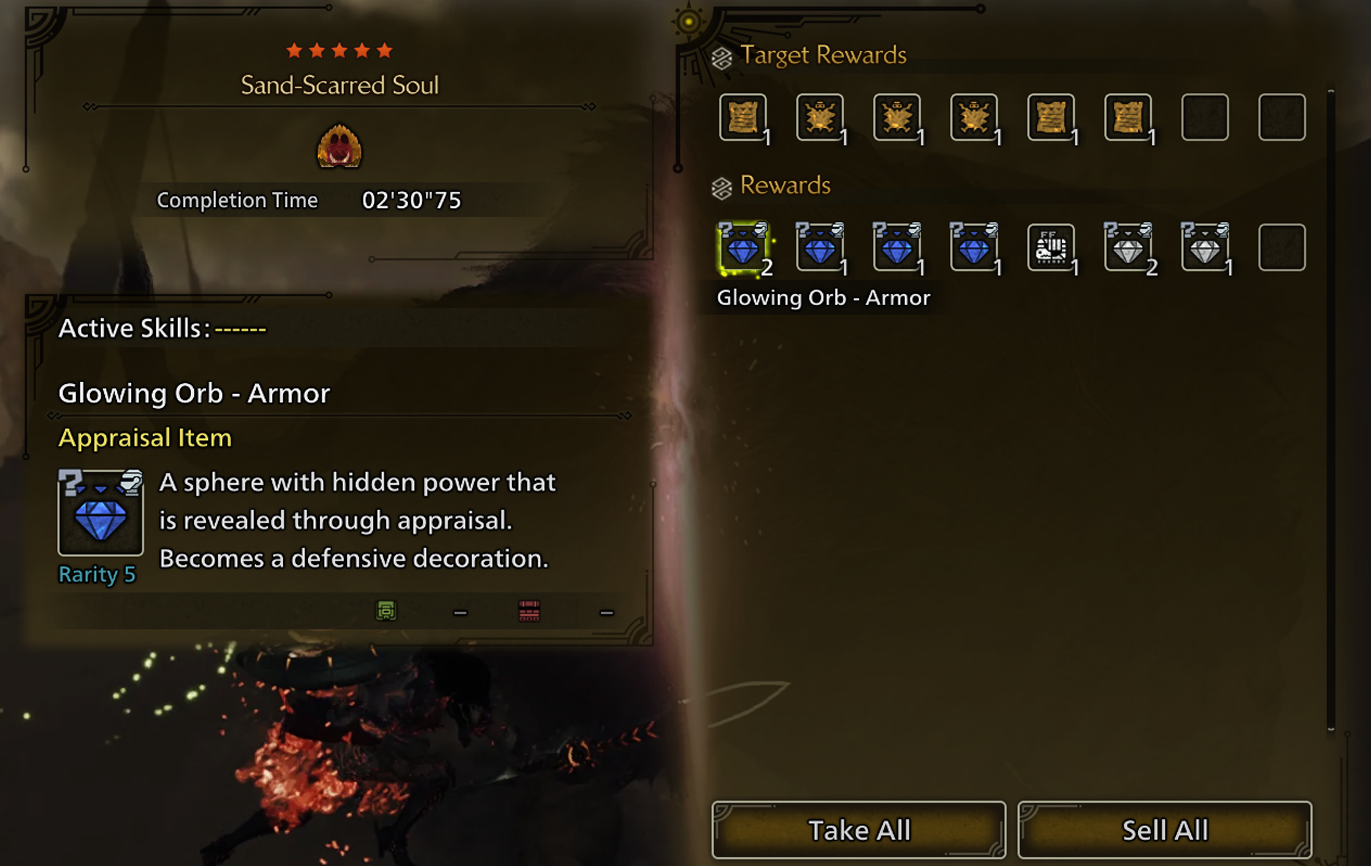Click the FF ticket reward item
Viewport: 1371px width, 866px height.
click(x=1051, y=246)
